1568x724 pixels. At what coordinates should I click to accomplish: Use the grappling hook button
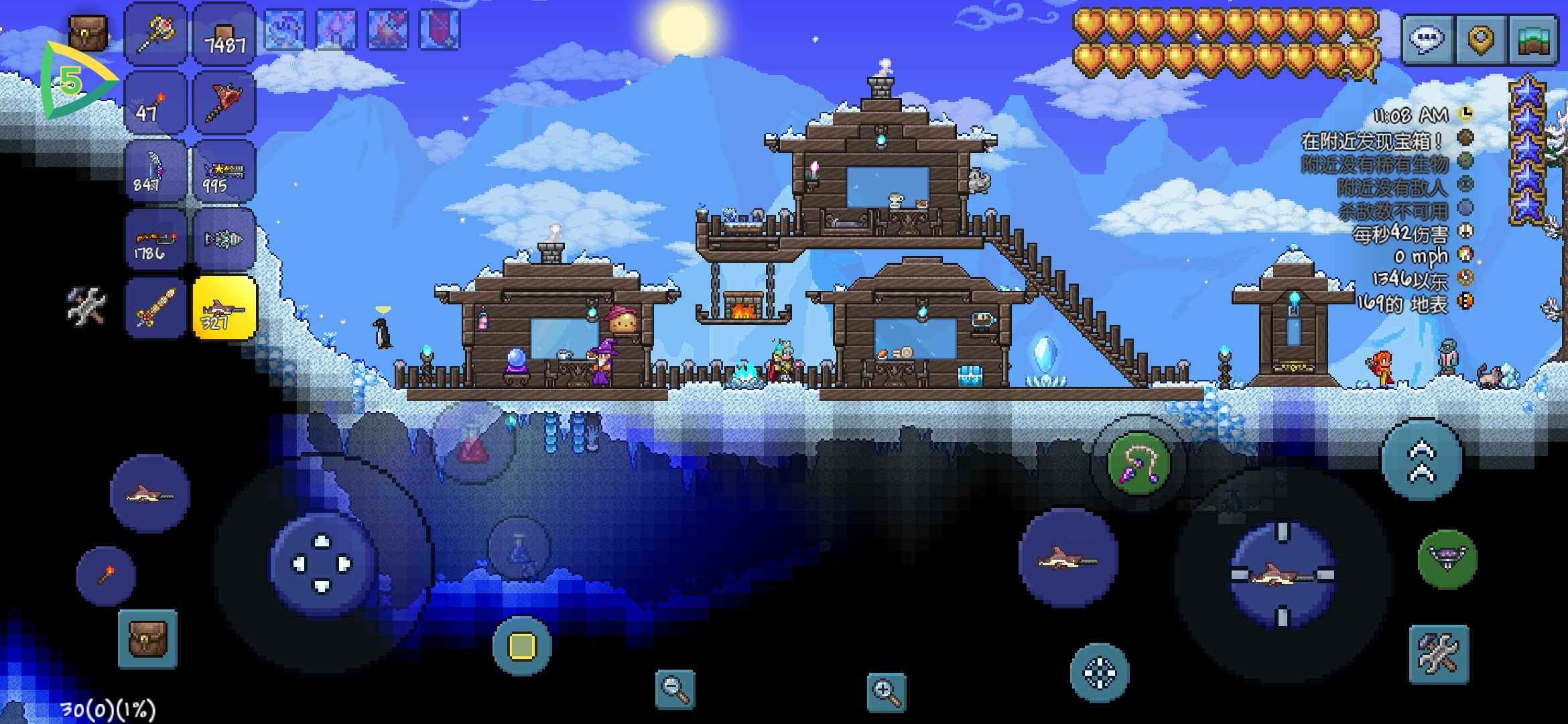1138,464
